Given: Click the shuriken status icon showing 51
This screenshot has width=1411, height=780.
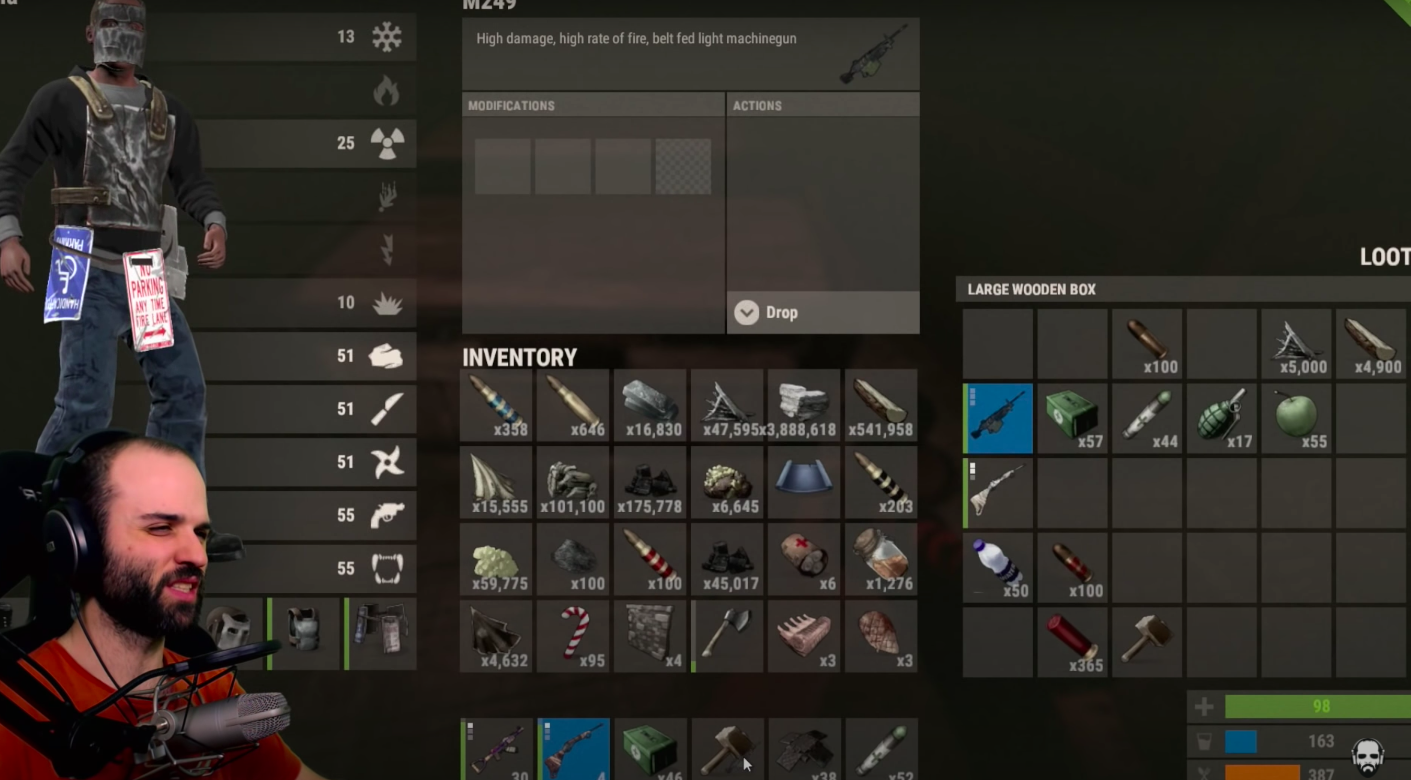Looking at the screenshot, I should pyautogui.click(x=388, y=462).
